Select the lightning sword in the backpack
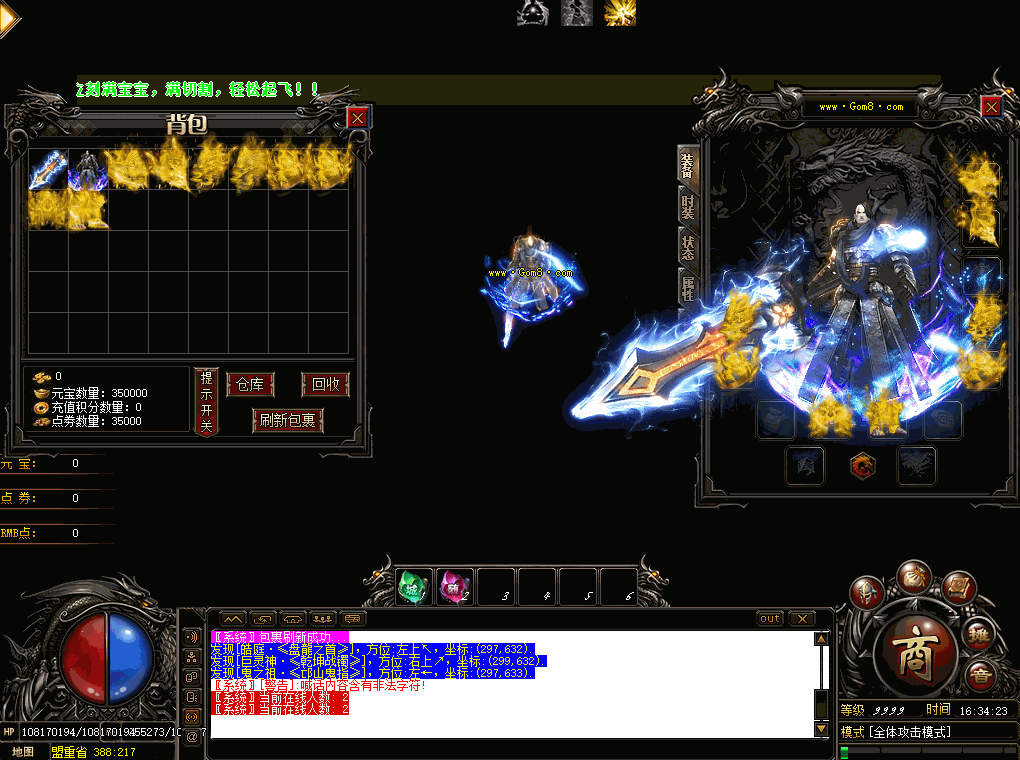This screenshot has height=760, width=1020. coord(47,169)
